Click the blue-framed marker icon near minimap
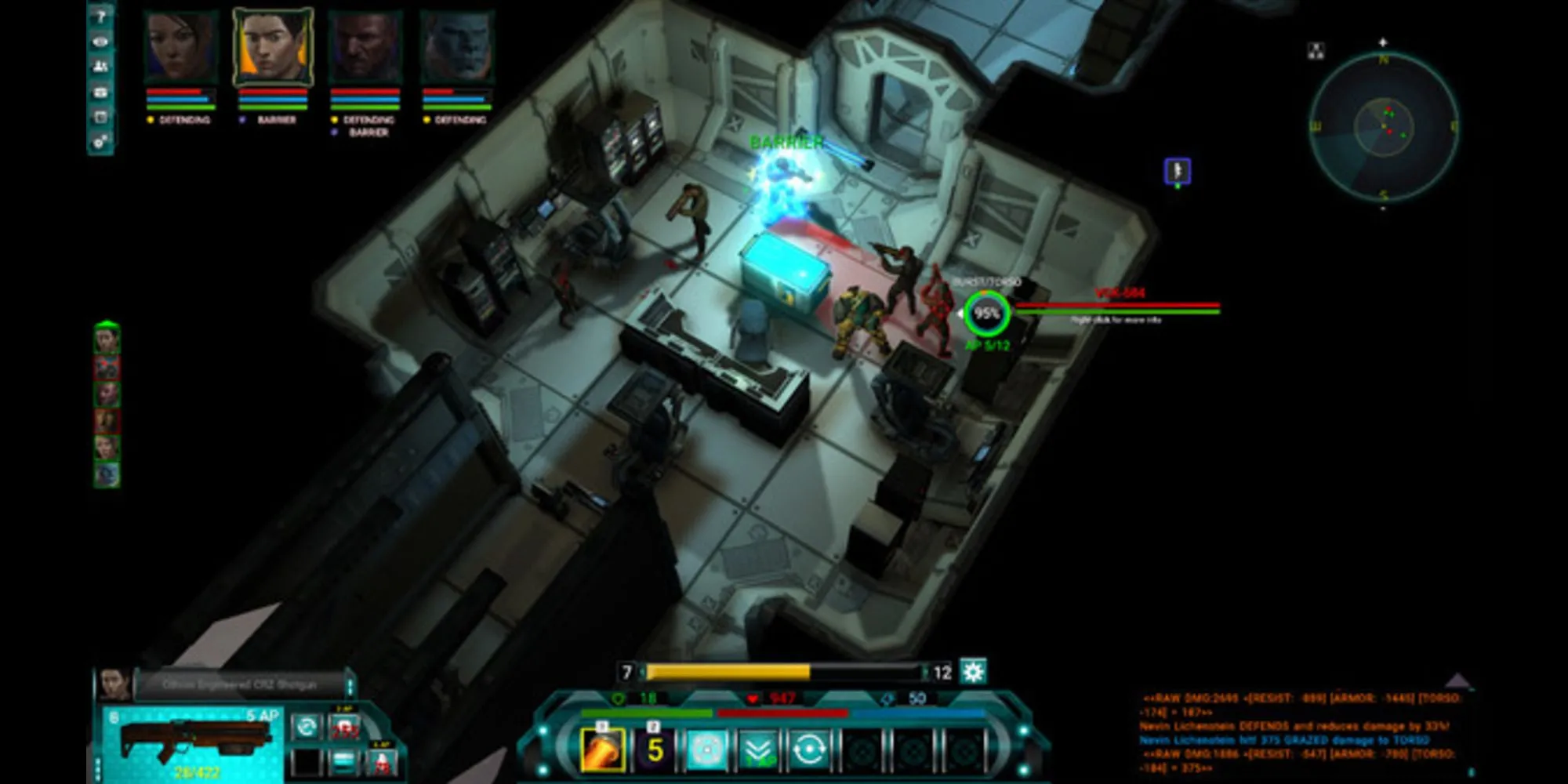The image size is (1568, 784). pyautogui.click(x=1178, y=171)
